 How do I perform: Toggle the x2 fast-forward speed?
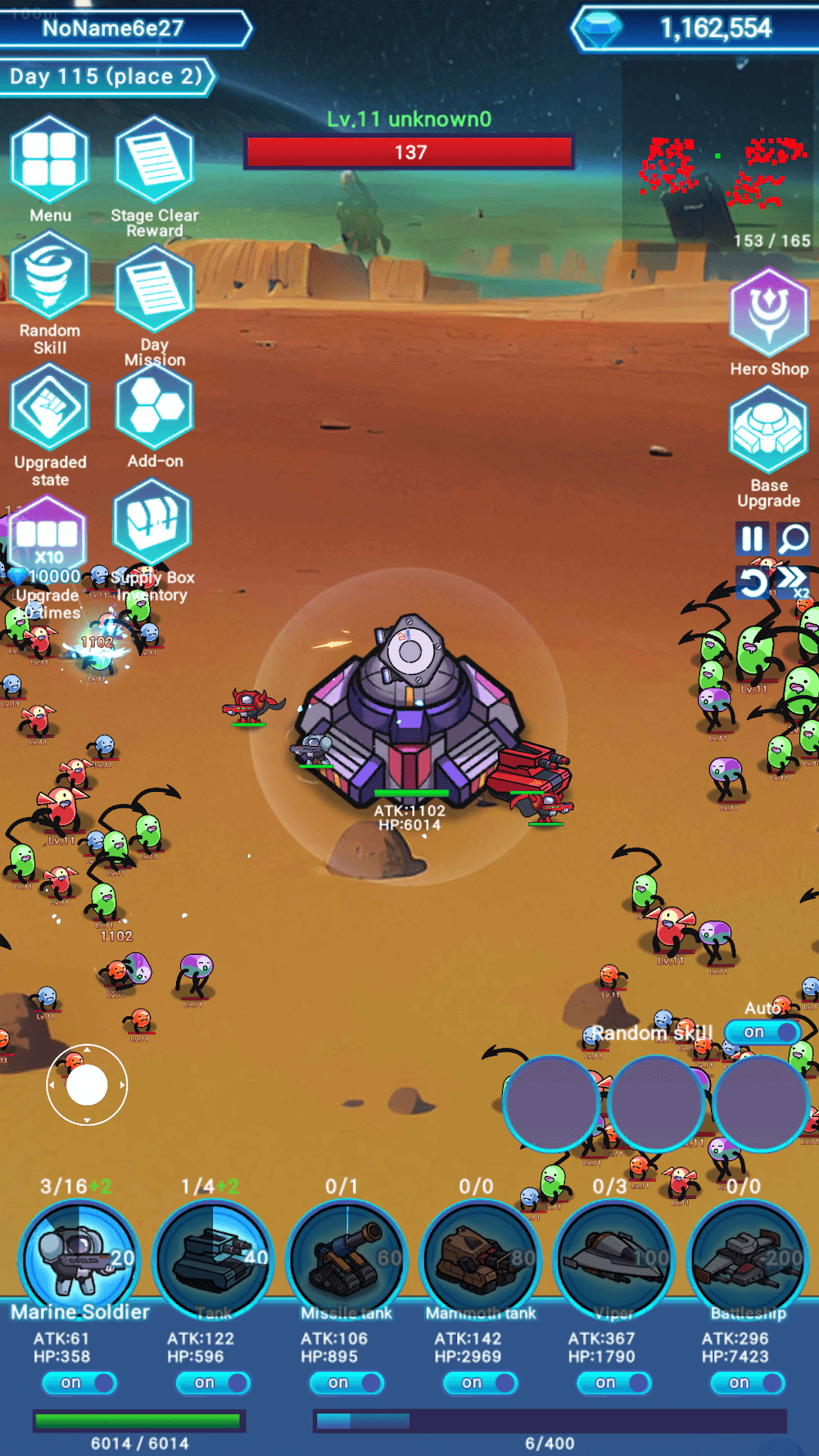792,581
